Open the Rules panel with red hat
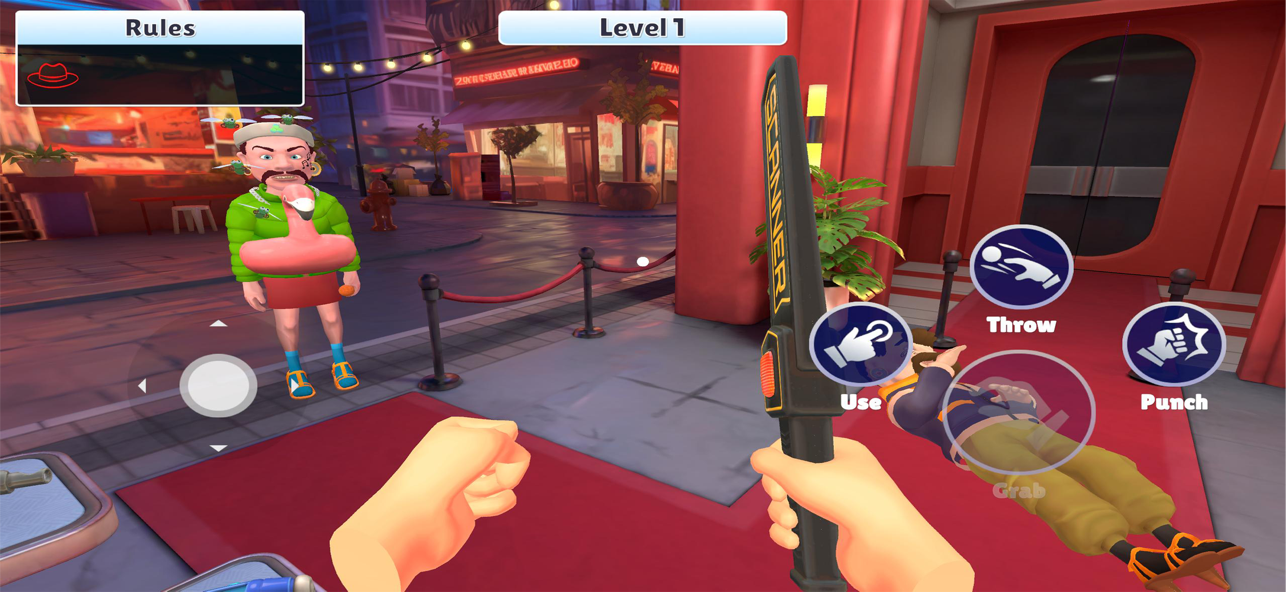The width and height of the screenshot is (1286, 592). click(160, 58)
